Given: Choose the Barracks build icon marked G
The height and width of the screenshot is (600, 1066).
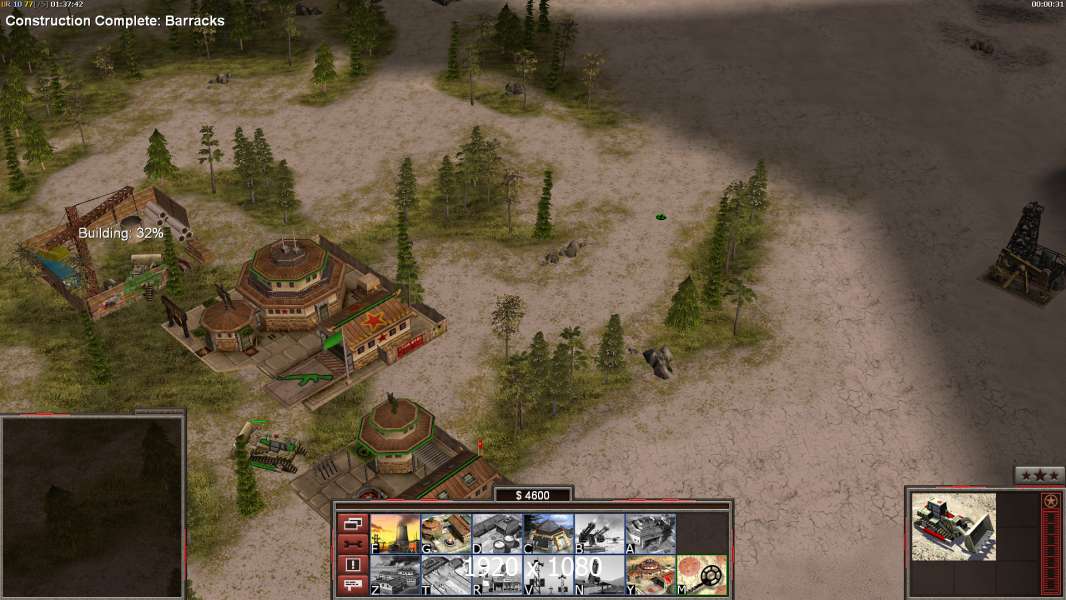Looking at the screenshot, I should (446, 533).
